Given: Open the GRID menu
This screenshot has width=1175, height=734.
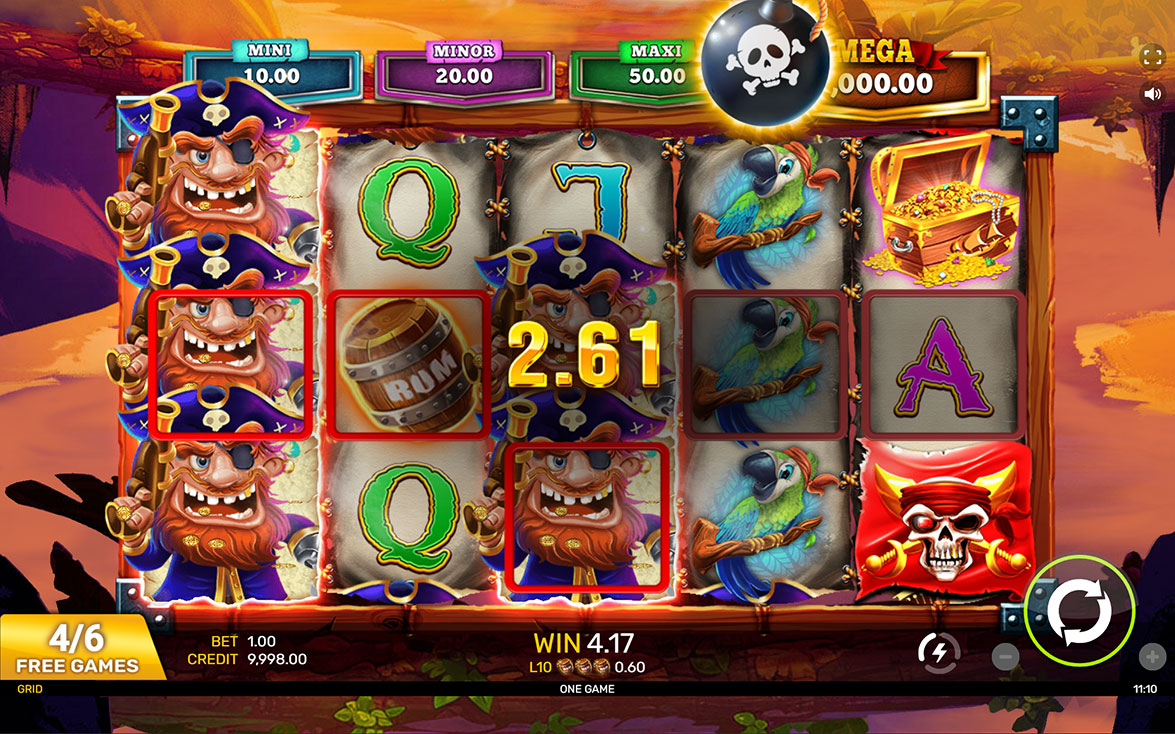Looking at the screenshot, I should pos(29,688).
